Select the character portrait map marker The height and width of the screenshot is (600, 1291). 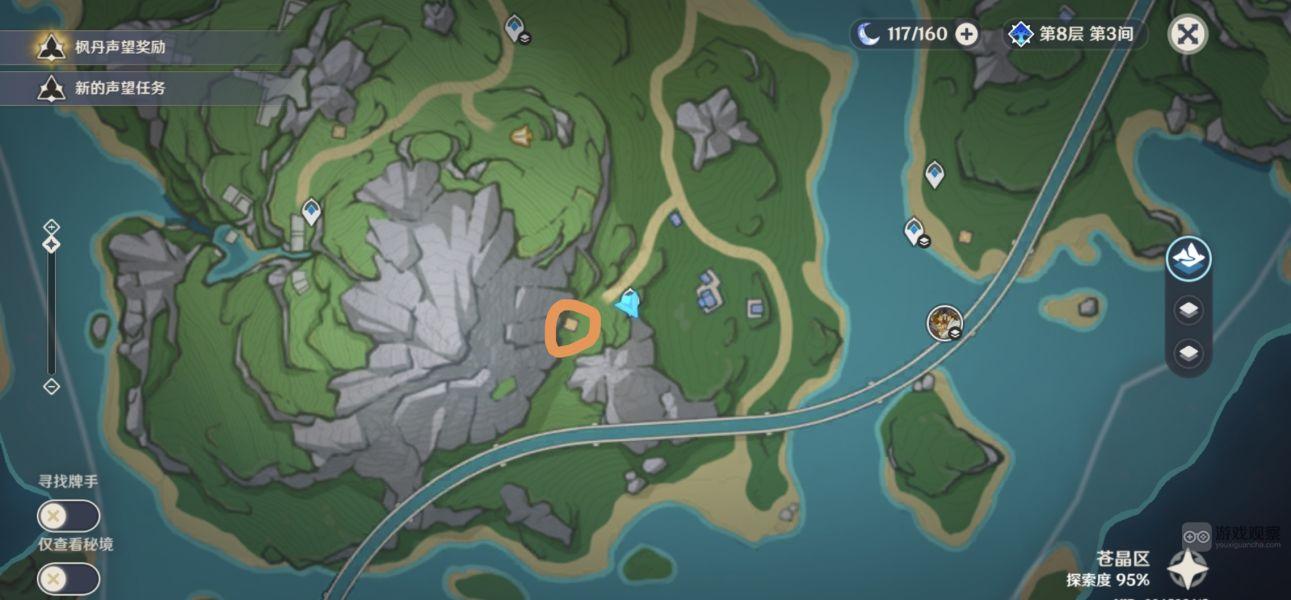click(942, 322)
